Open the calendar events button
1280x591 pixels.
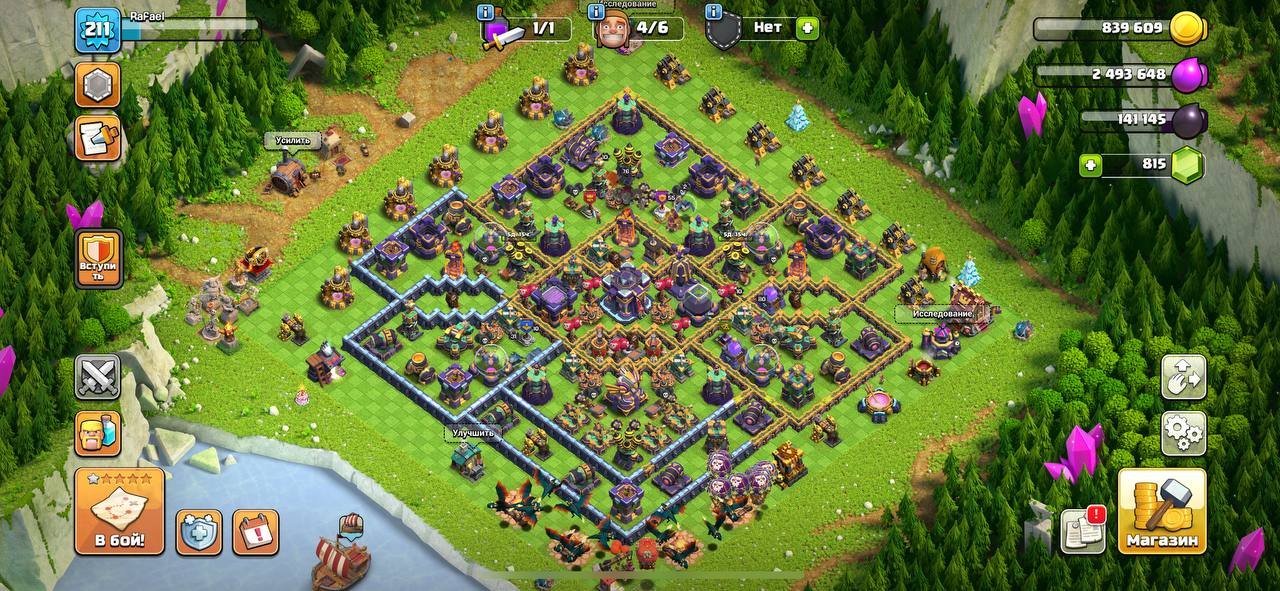click(255, 532)
